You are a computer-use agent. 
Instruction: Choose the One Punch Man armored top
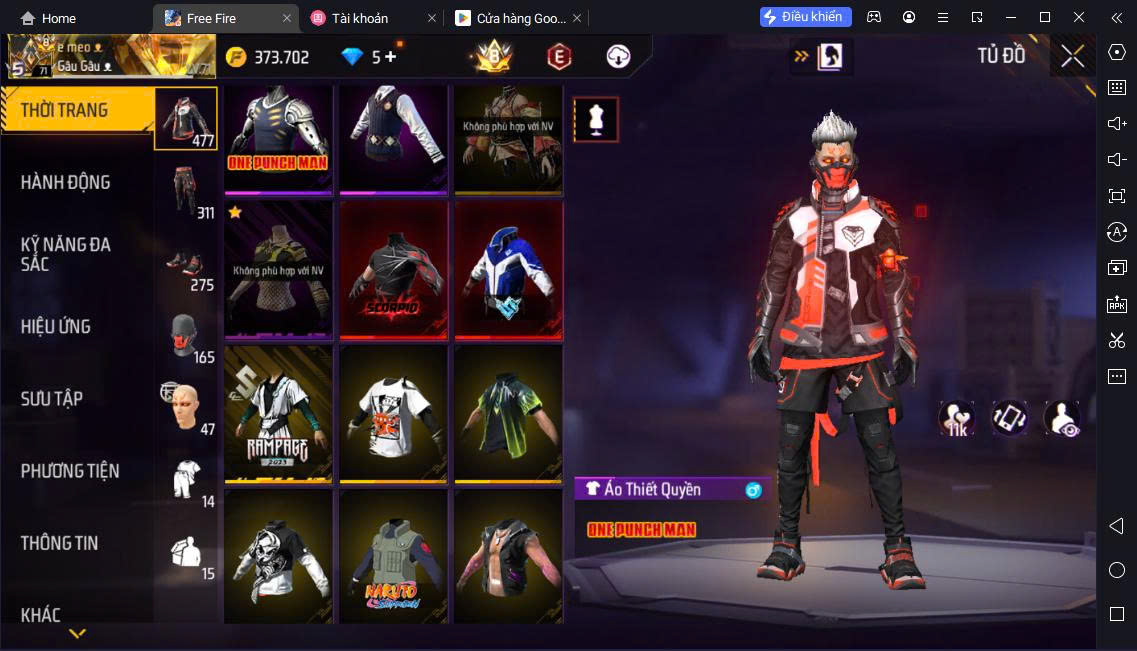[x=278, y=138]
